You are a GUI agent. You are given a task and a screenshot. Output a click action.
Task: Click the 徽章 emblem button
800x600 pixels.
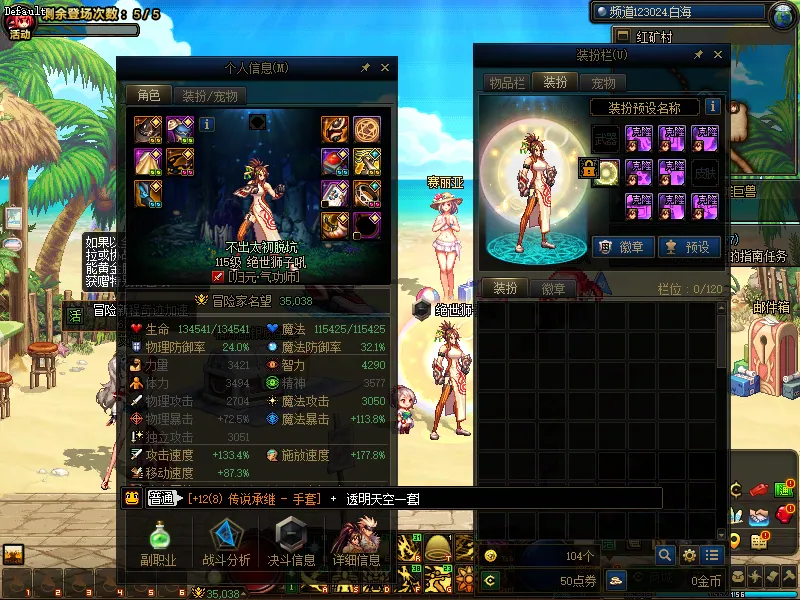click(x=622, y=247)
